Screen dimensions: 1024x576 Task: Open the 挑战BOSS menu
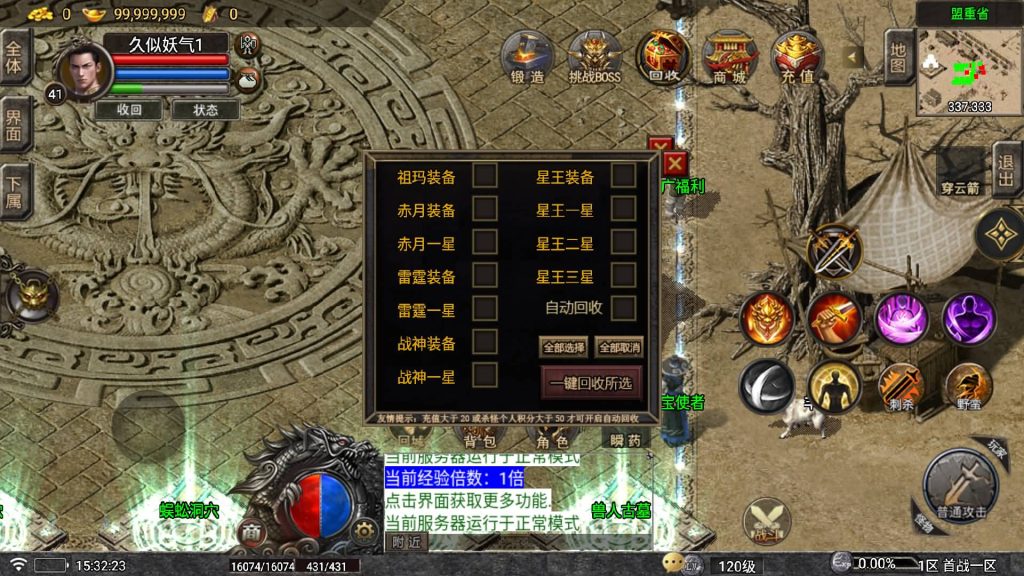[x=596, y=56]
